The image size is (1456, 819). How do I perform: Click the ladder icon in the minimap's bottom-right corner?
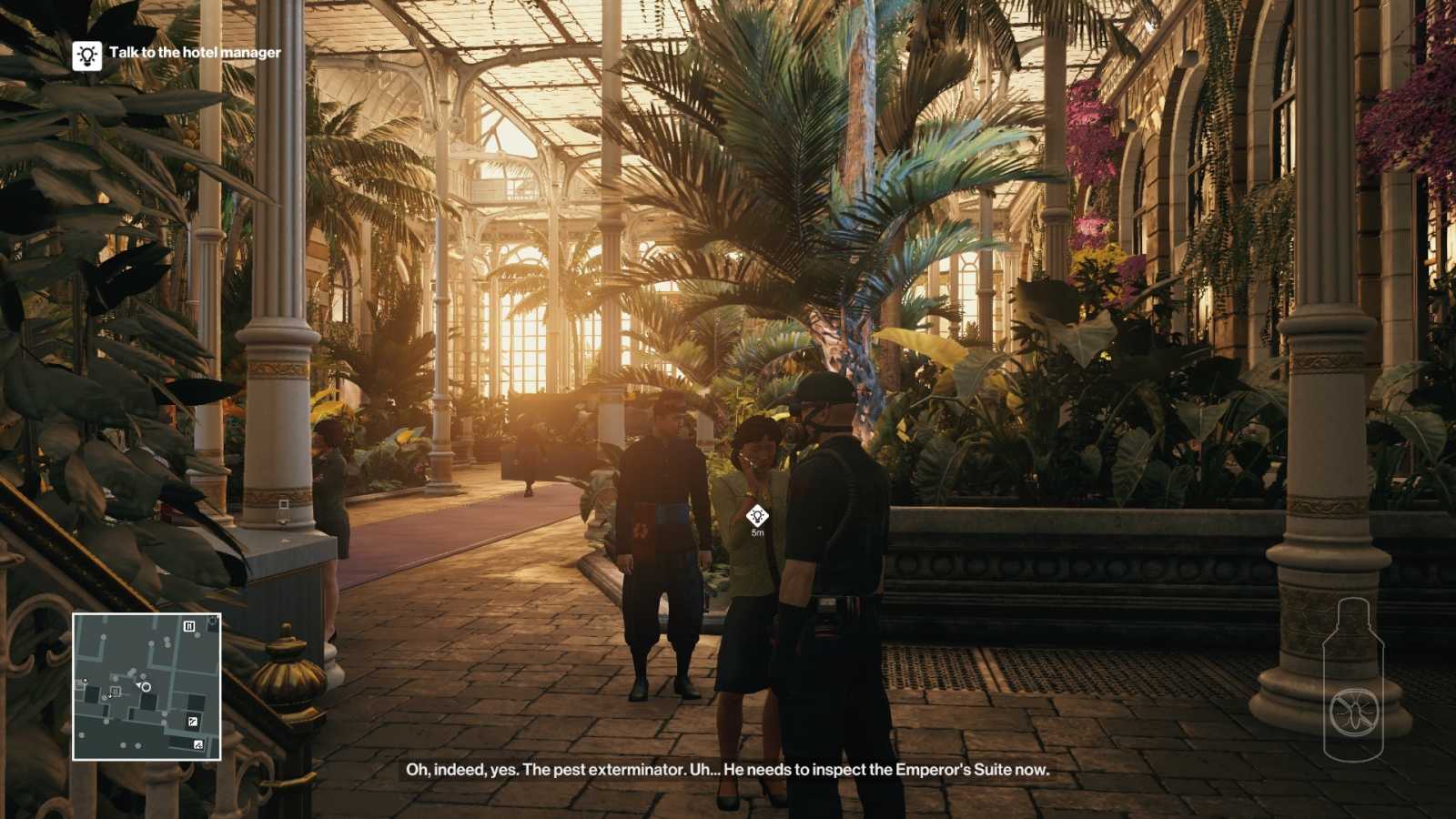[198, 743]
